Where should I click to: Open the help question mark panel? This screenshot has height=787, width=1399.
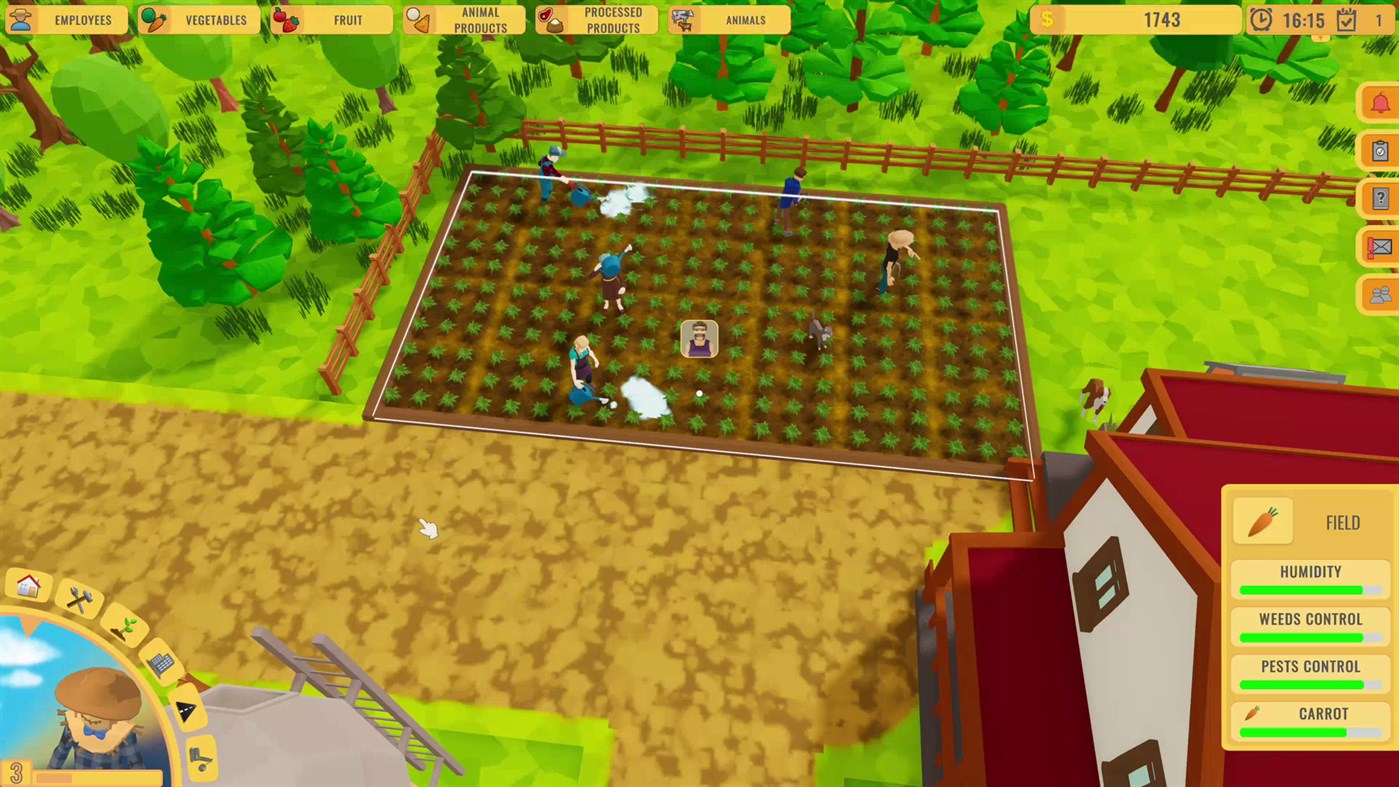point(1379,198)
